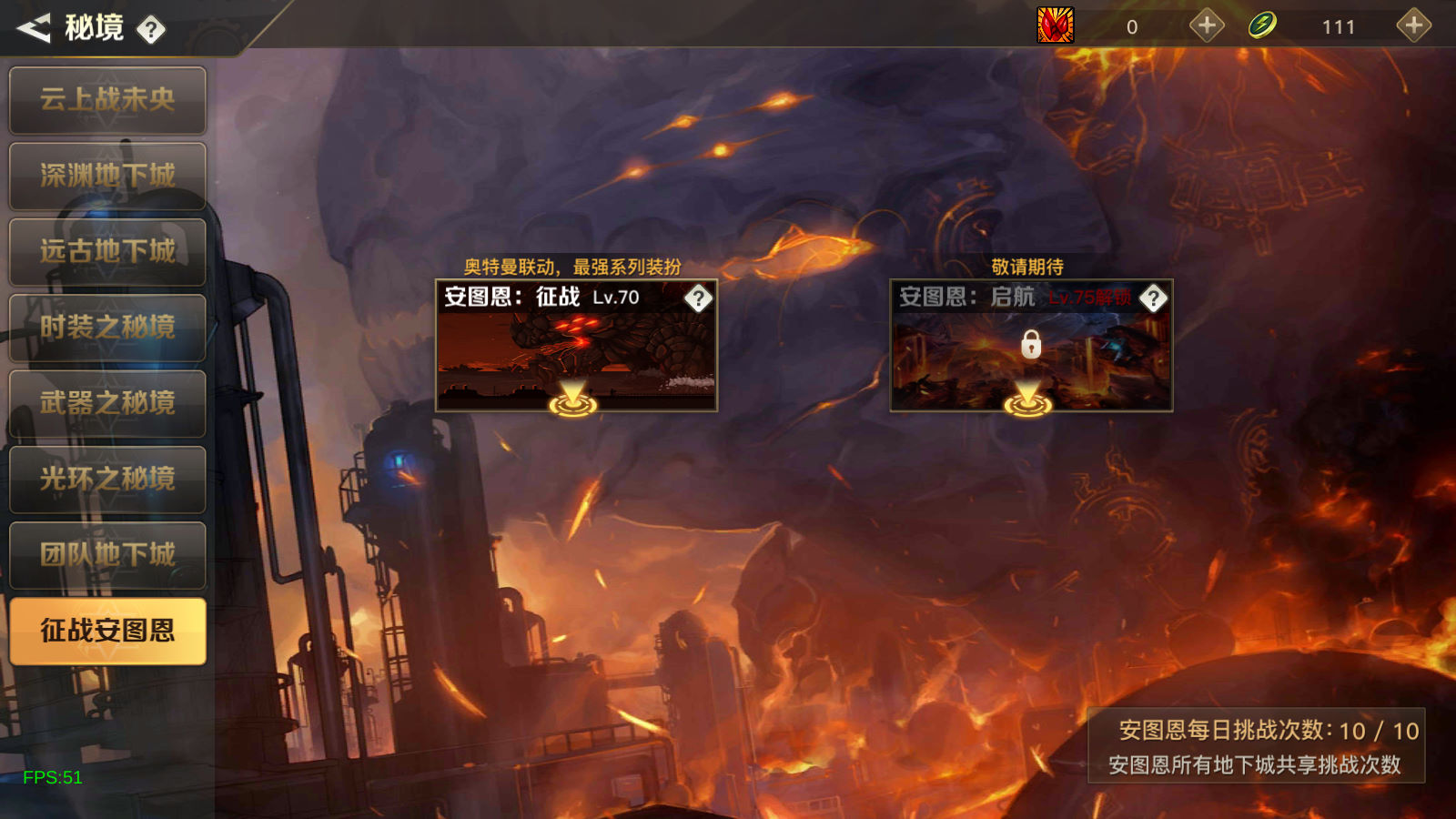Open the 光环之秘境 tab

click(x=107, y=479)
